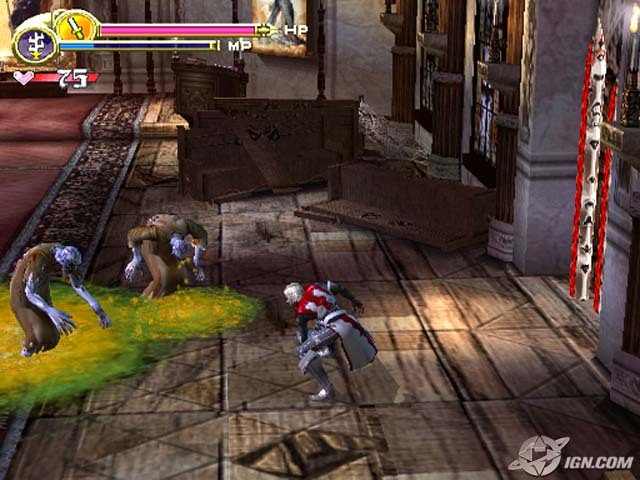Select the purple cross sub-weapon icon
The width and height of the screenshot is (640, 480).
point(34,45)
